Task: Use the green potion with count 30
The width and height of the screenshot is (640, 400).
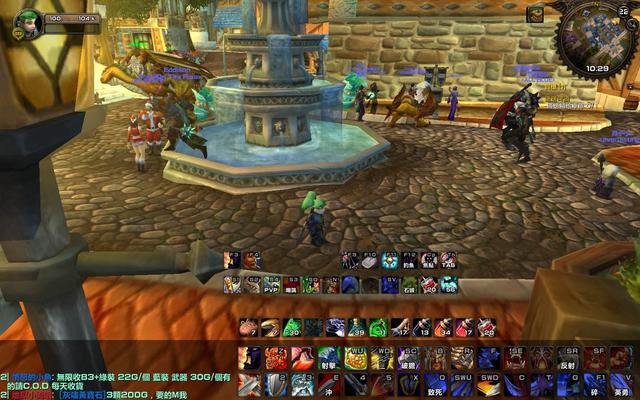Action: [x=292, y=328]
